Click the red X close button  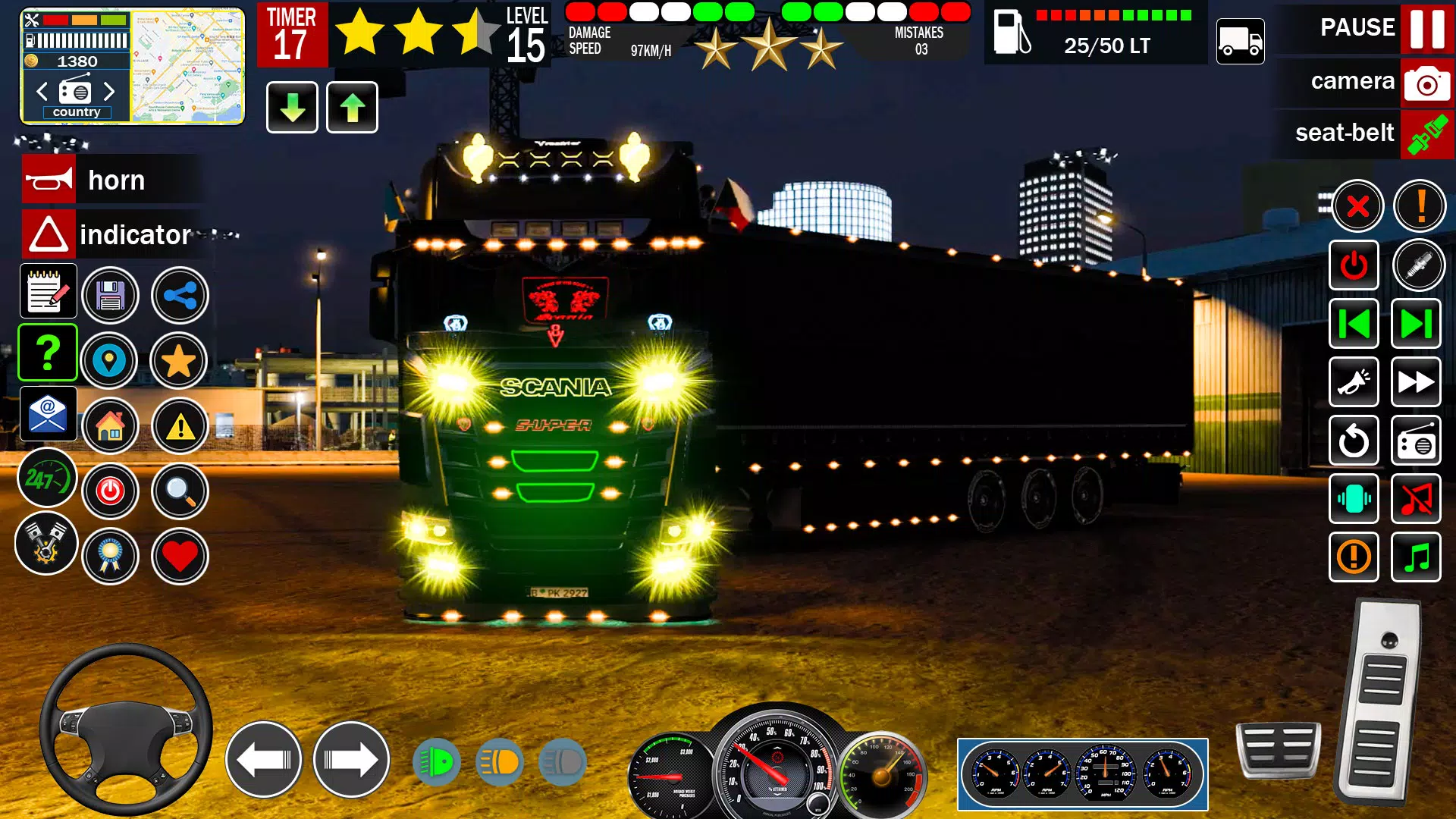[x=1357, y=206]
